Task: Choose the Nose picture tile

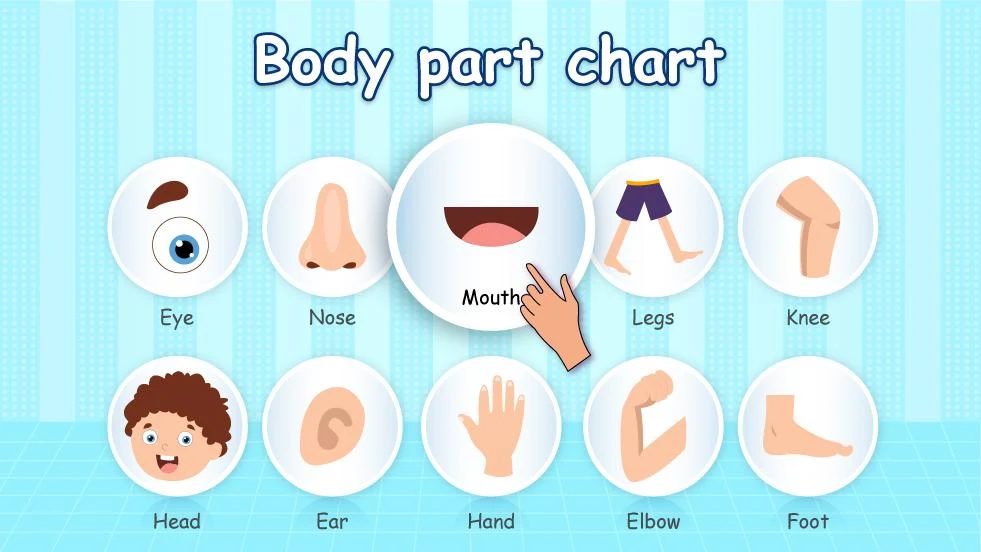Action: tap(331, 226)
